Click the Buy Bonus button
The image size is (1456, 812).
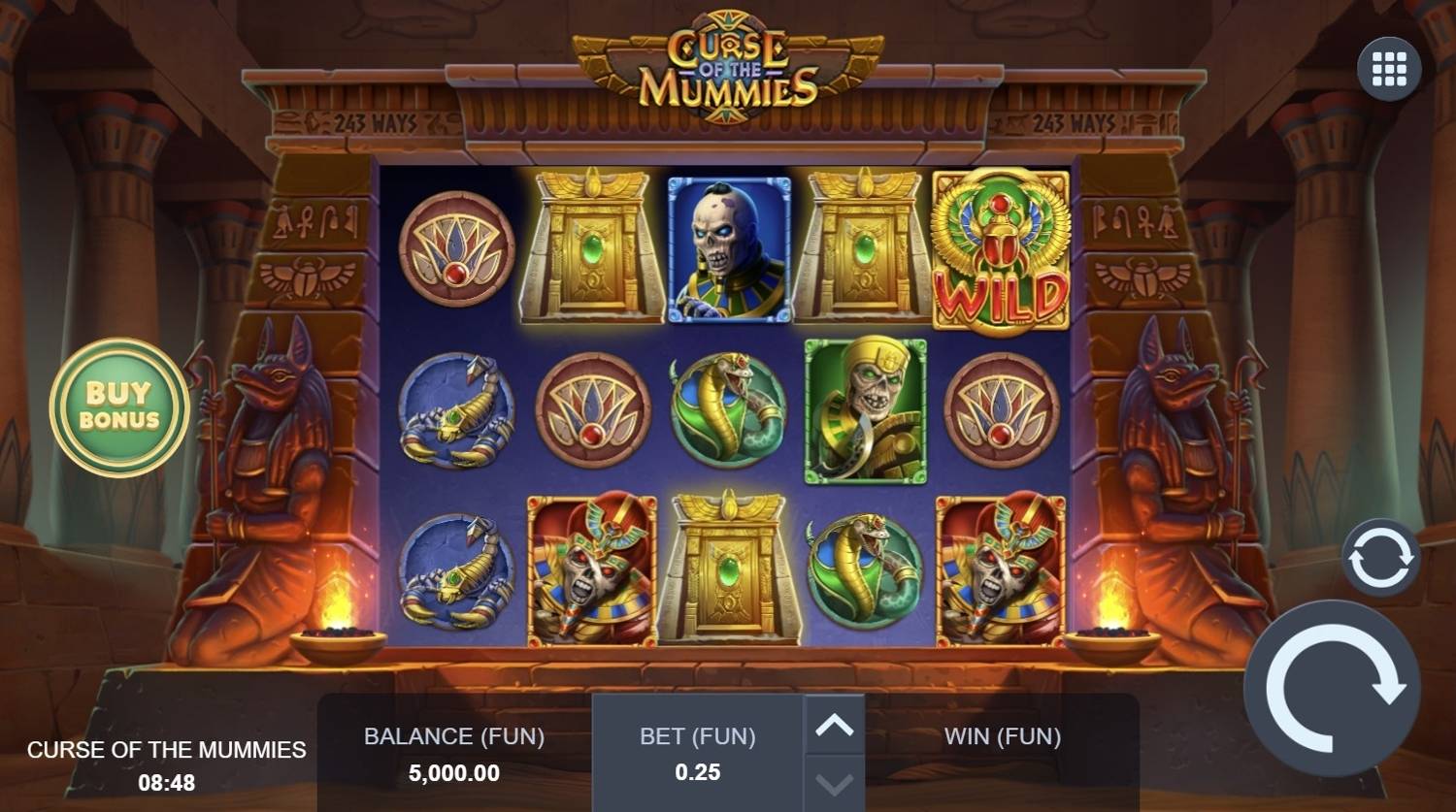(117, 406)
